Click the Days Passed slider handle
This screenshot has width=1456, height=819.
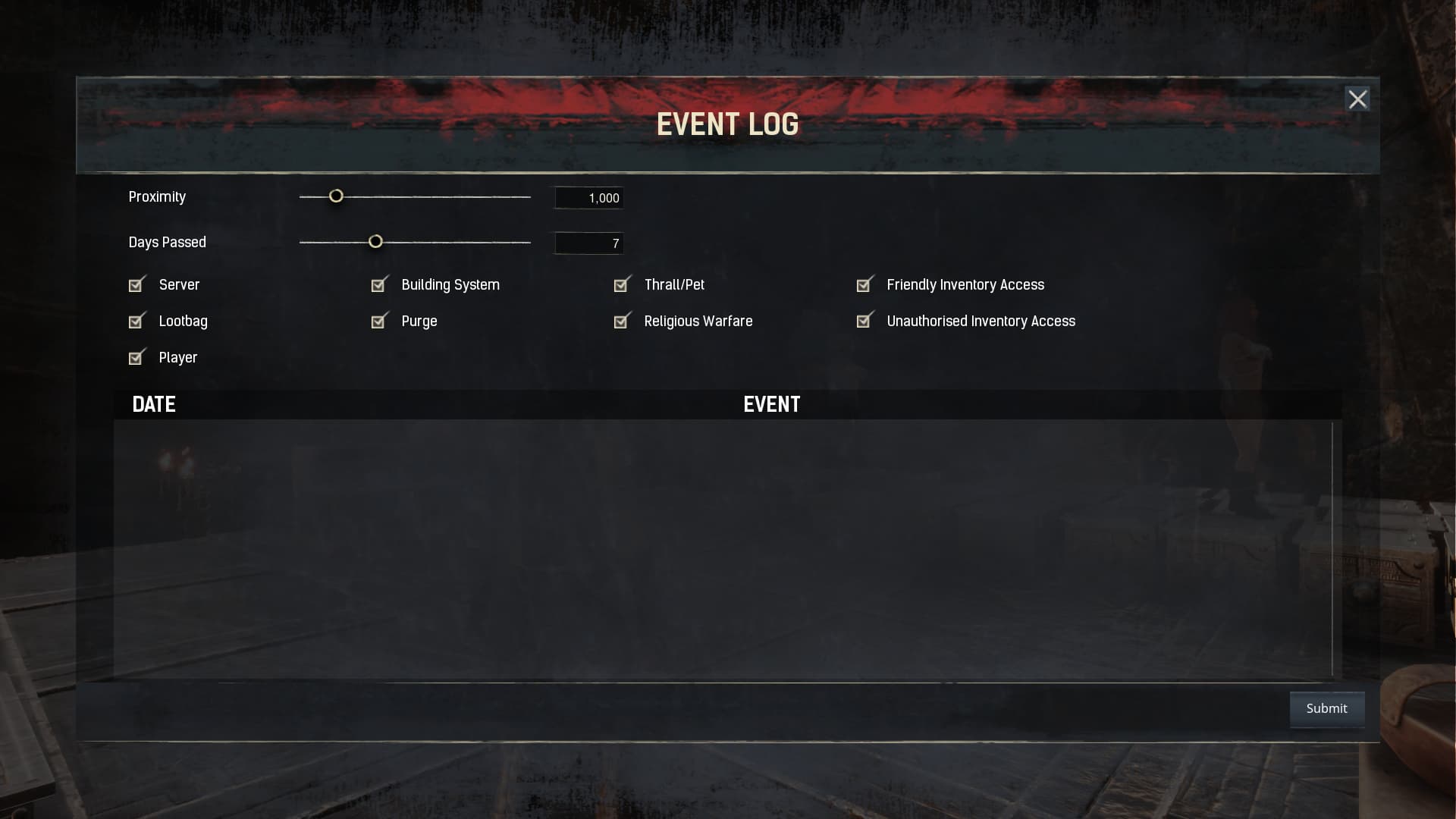coord(376,241)
